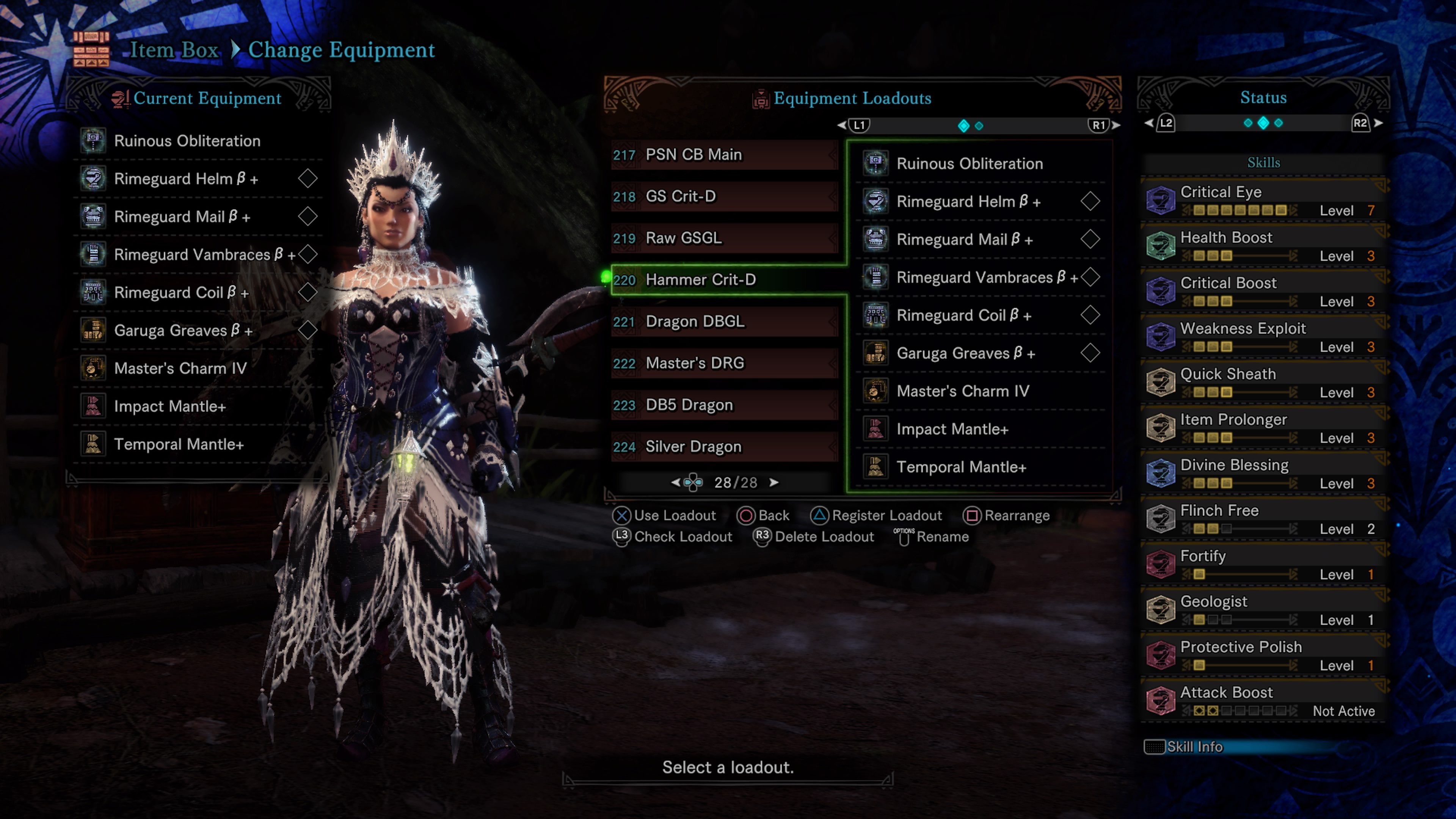The image size is (1456, 819).
Task: Select the empty gem slot on Garuga Greaves
Action: (x=308, y=330)
